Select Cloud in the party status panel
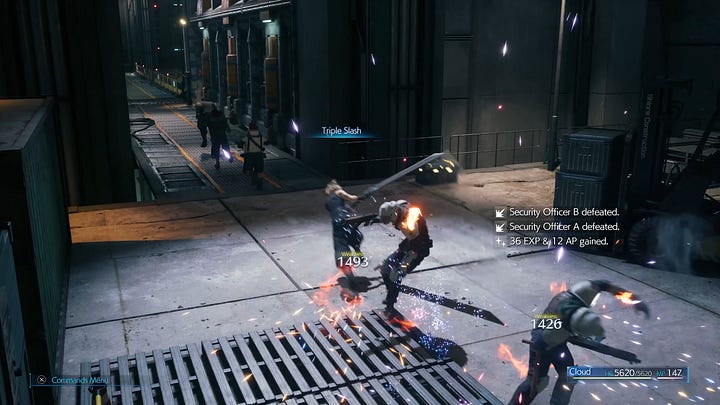The image size is (720, 405). [x=580, y=372]
